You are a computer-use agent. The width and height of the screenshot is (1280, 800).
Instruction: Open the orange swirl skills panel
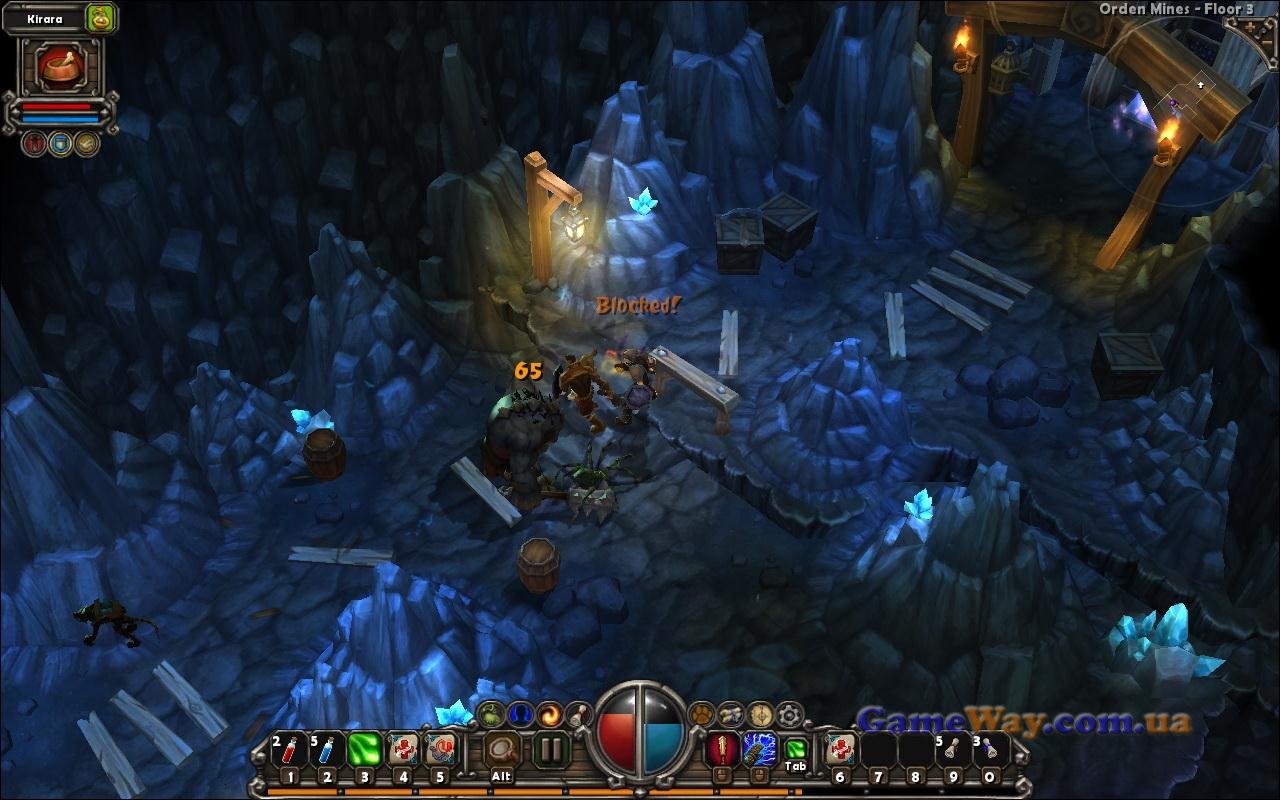[549, 714]
